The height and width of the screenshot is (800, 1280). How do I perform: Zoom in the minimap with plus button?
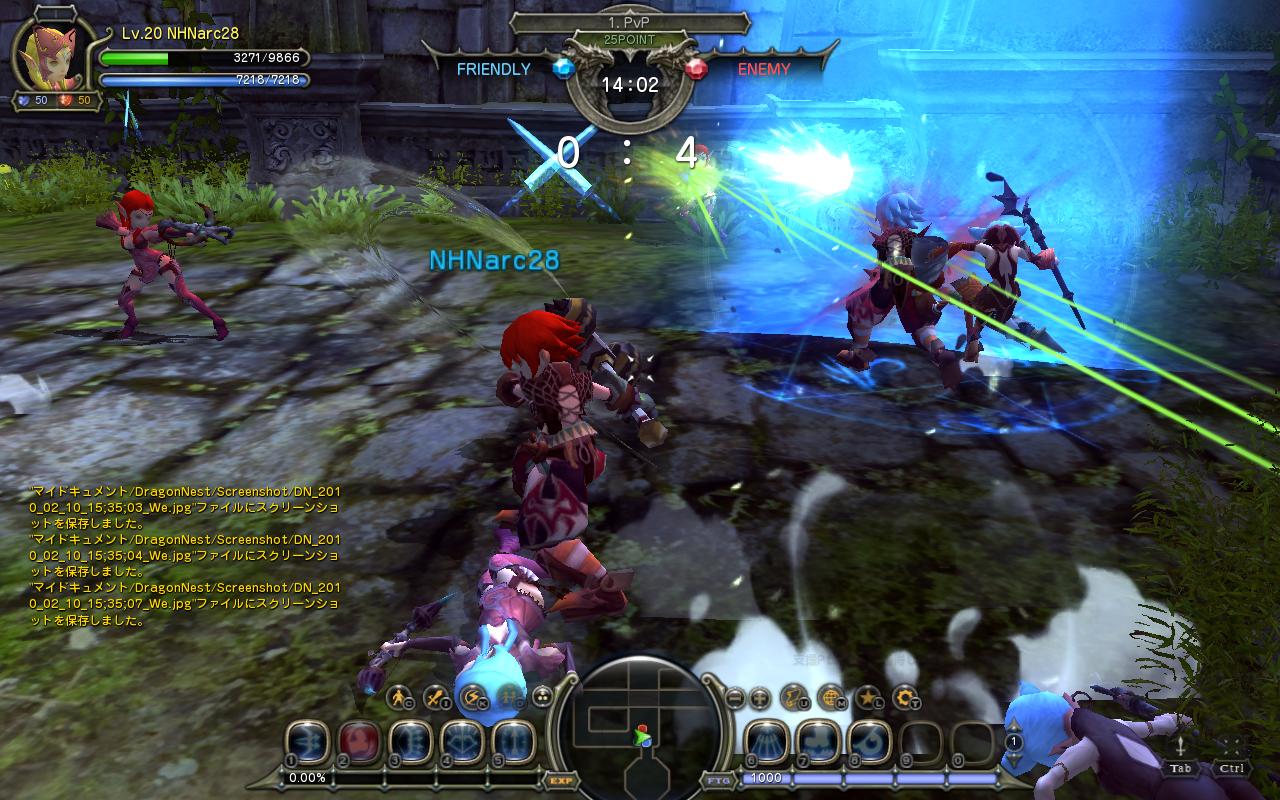tap(759, 697)
